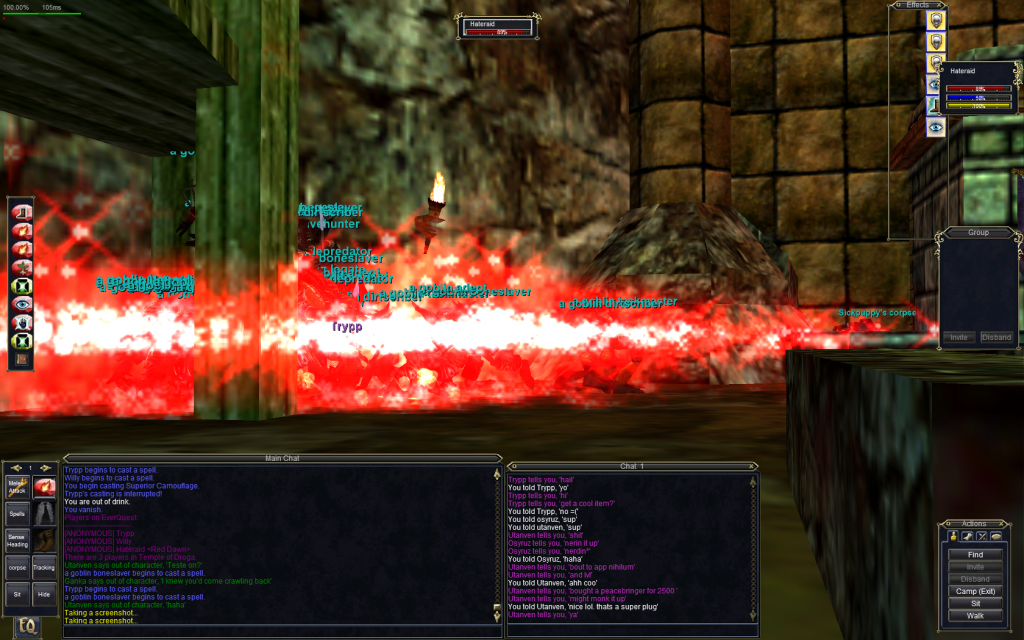
Task: Activate the Tracking hotbutton
Action: click(x=44, y=567)
